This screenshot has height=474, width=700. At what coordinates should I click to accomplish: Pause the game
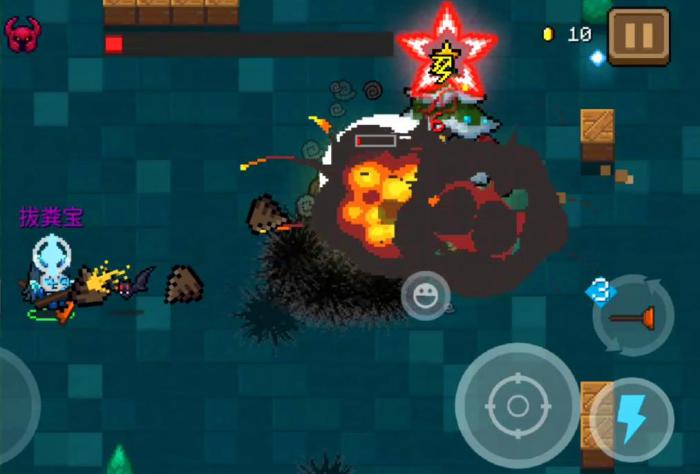click(x=638, y=37)
